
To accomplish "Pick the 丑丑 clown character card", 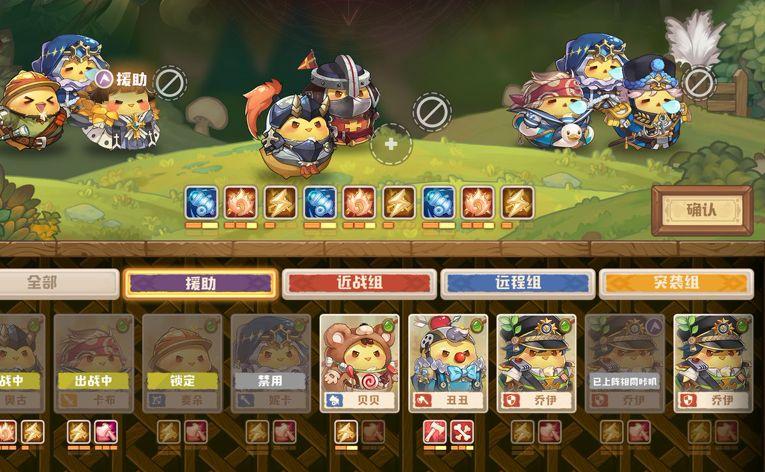I will click(x=447, y=364).
